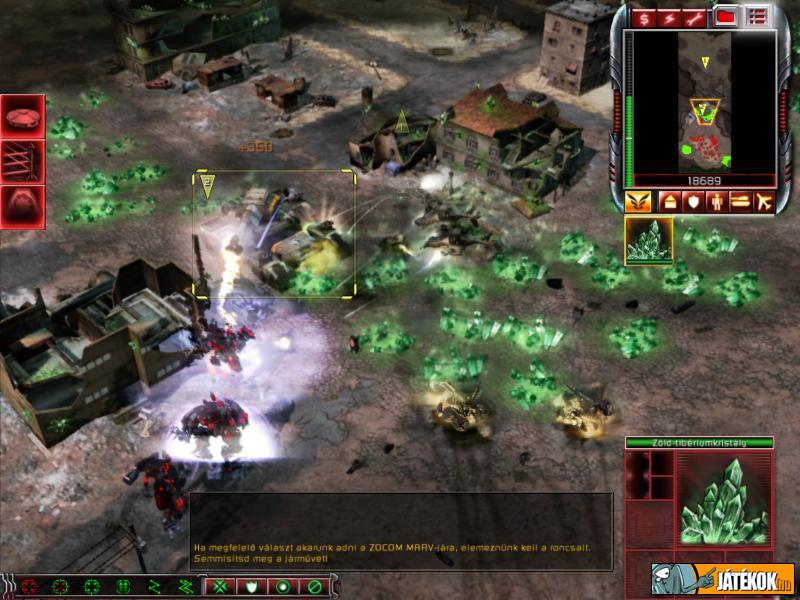Select the green tiberium crystal icon
The height and width of the screenshot is (600, 800).
pos(649,240)
